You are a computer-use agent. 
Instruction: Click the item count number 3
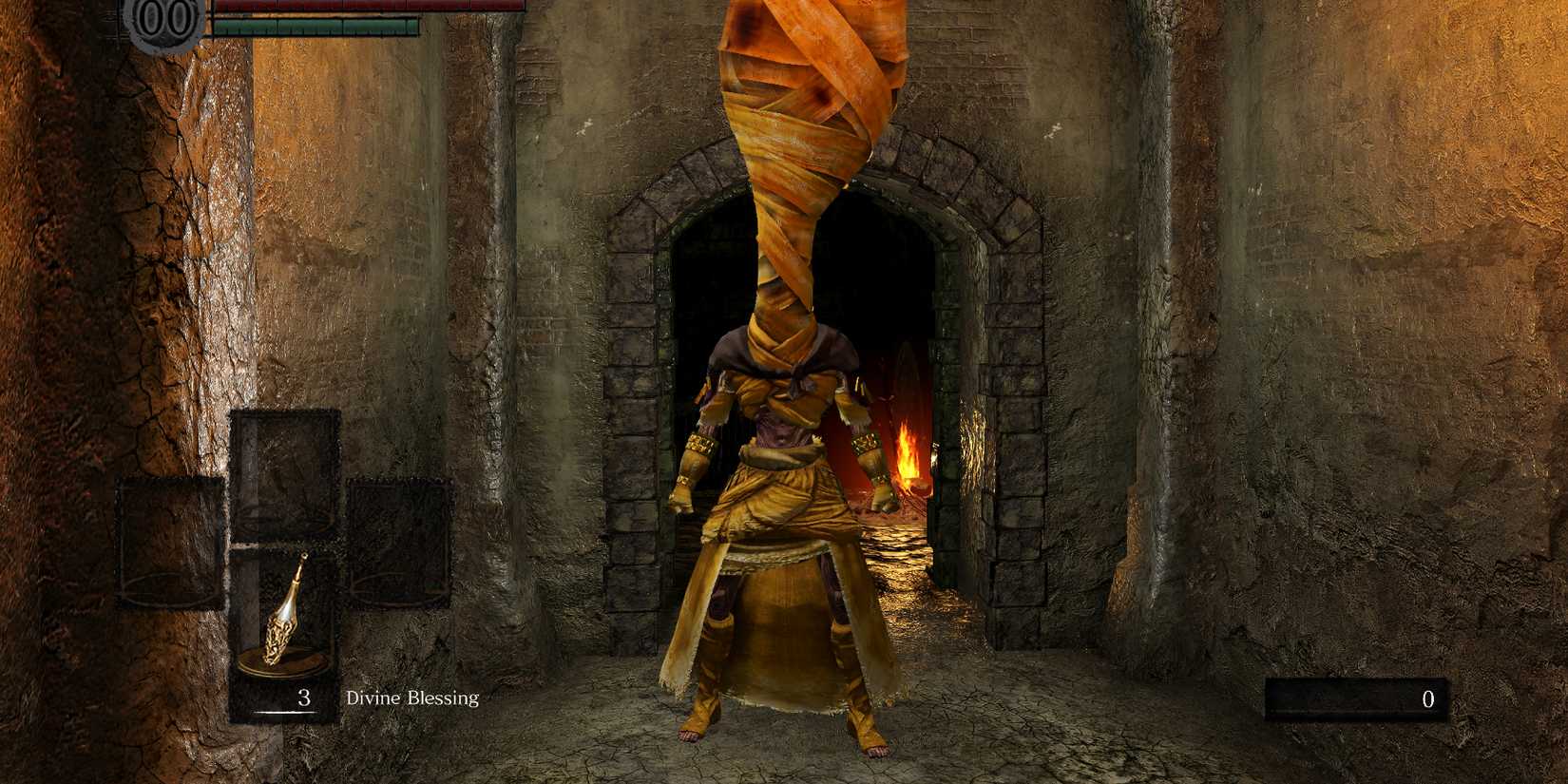pyautogui.click(x=302, y=697)
